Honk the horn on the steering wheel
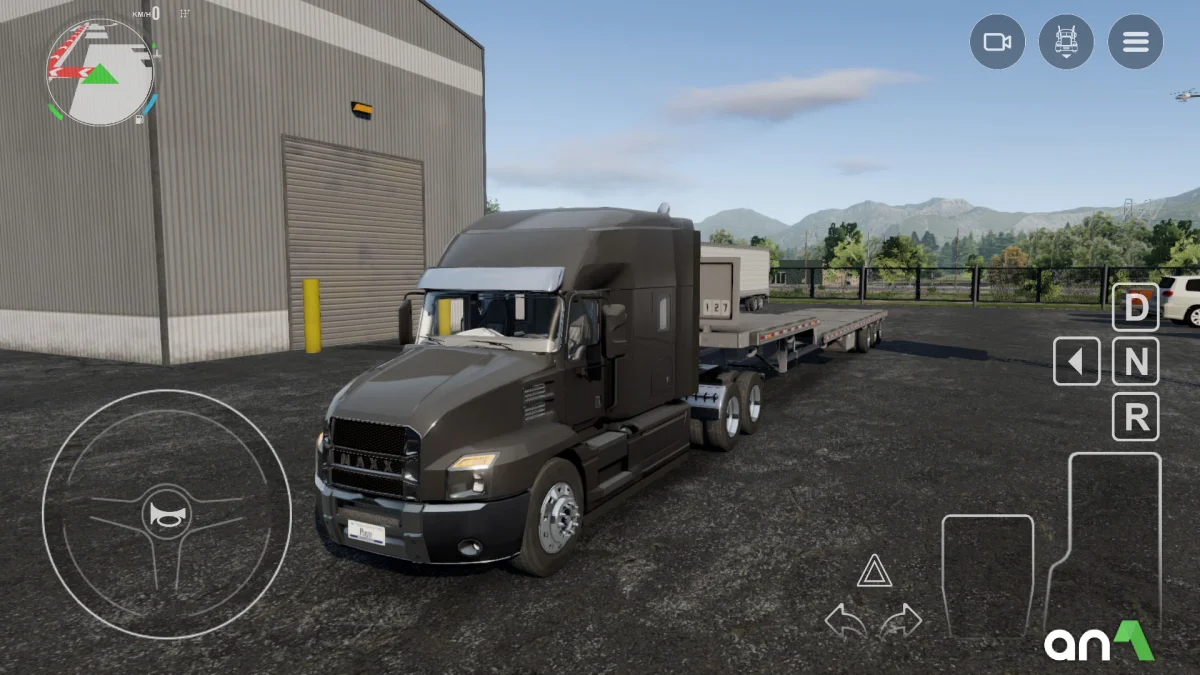 tap(166, 514)
